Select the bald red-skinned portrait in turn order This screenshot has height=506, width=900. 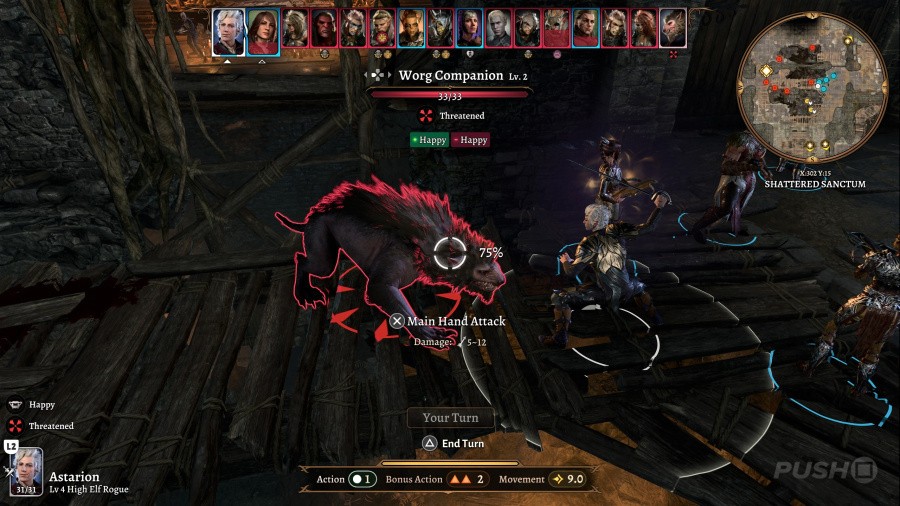pyautogui.click(x=324, y=29)
